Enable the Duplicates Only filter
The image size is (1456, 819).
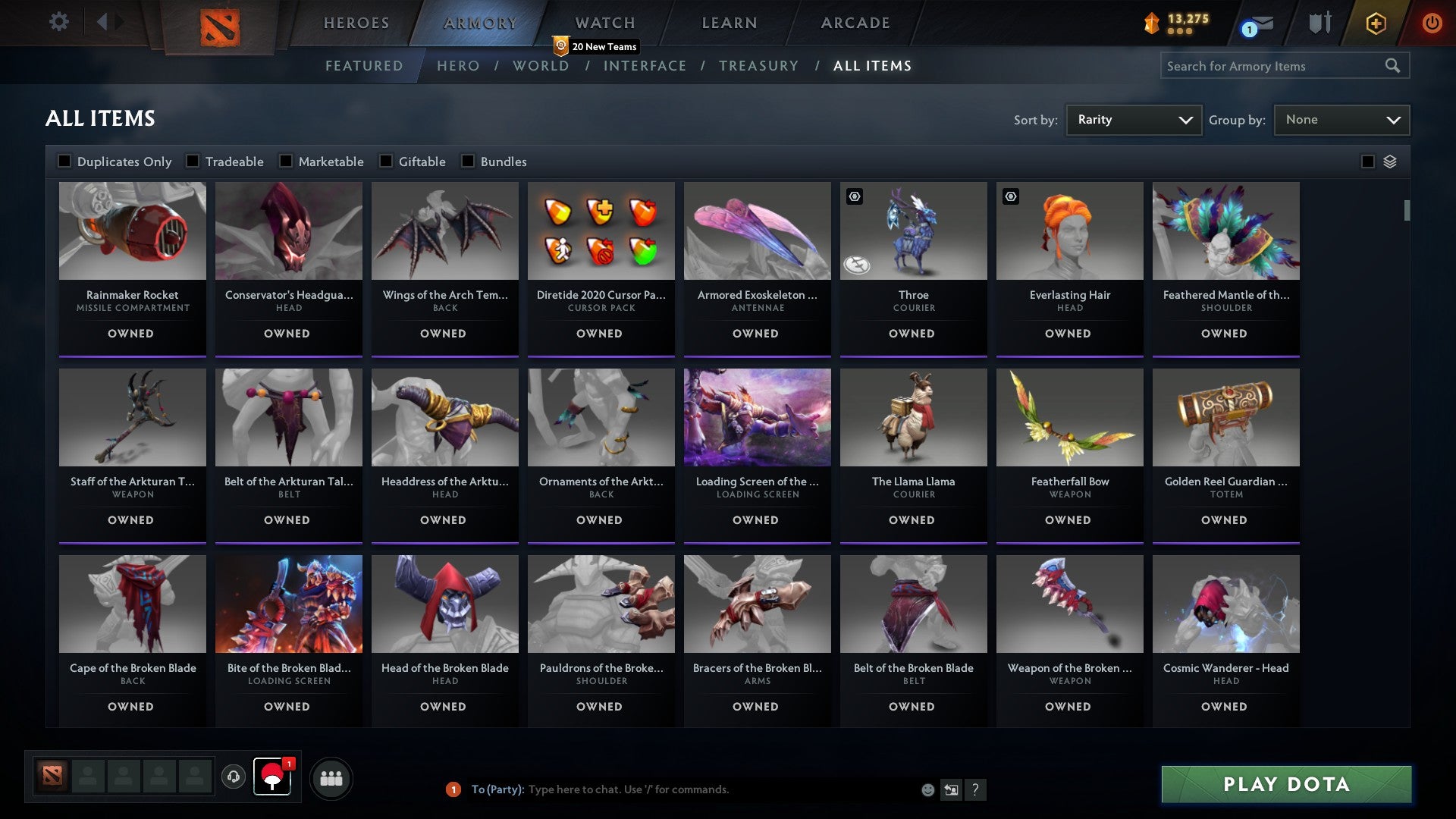64,161
